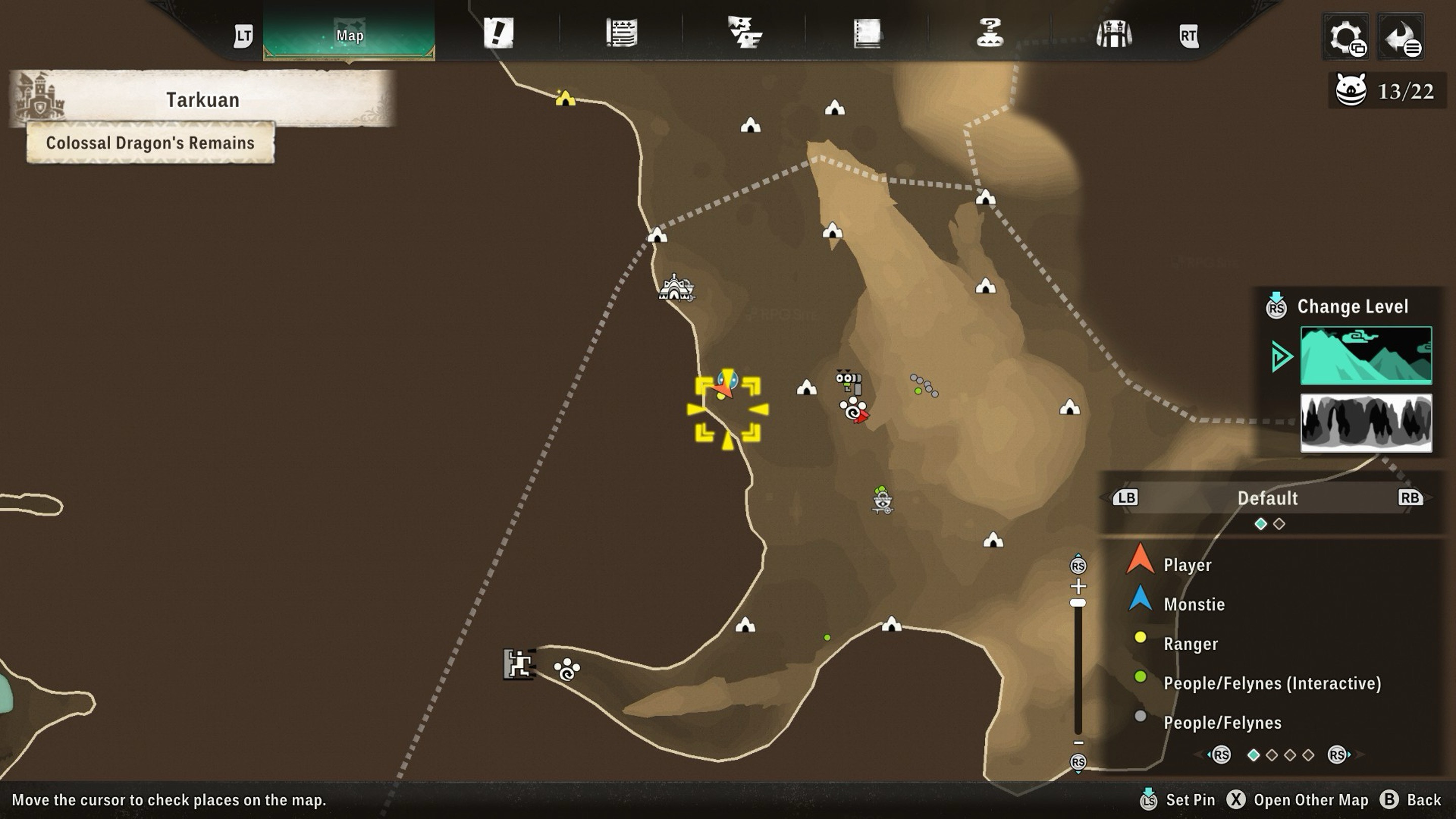The width and height of the screenshot is (1456, 819).
Task: Switch to the cave underground level thumbnail
Action: pyautogui.click(x=1366, y=423)
